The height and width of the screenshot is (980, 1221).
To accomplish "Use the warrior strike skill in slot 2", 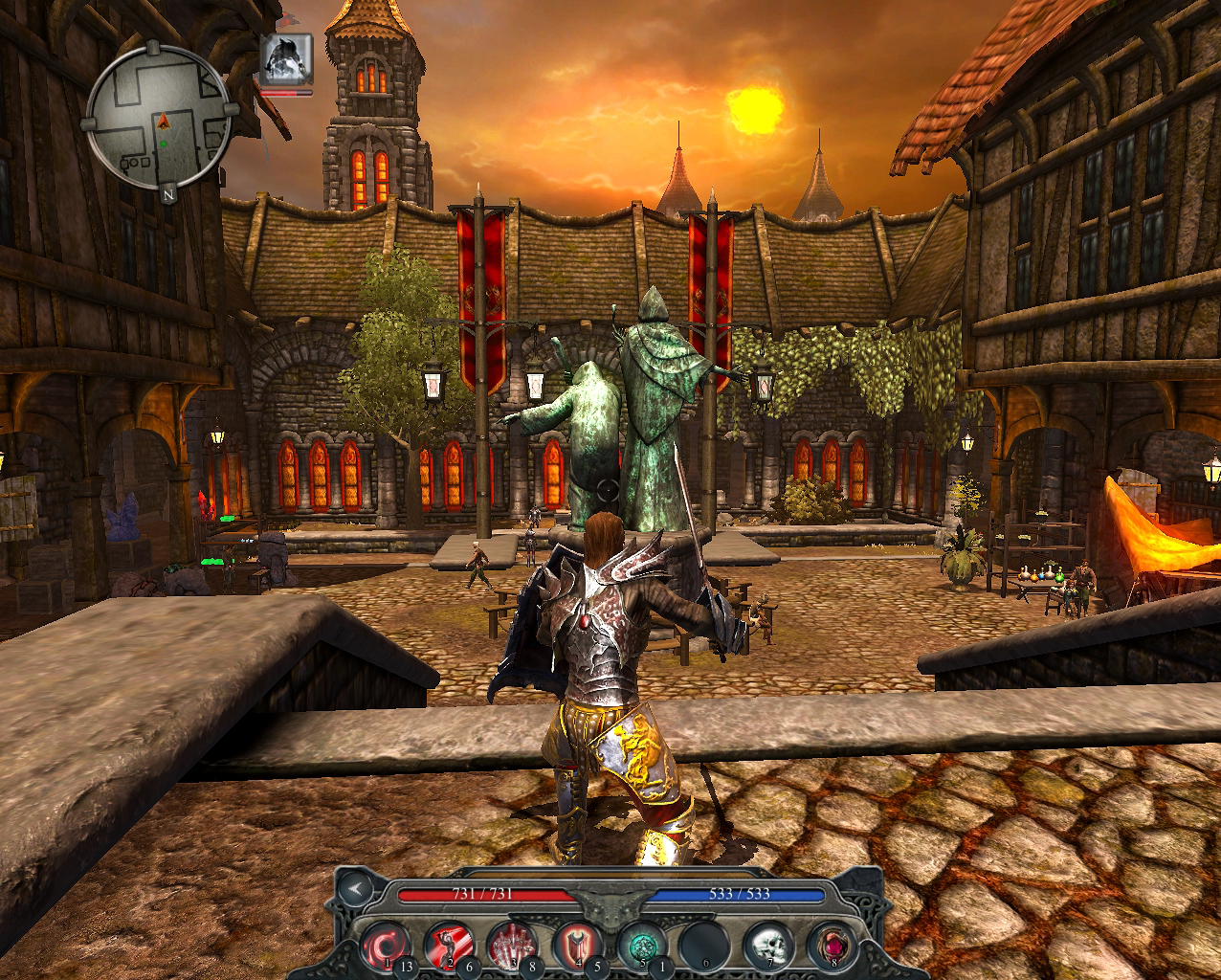I will tap(449, 946).
